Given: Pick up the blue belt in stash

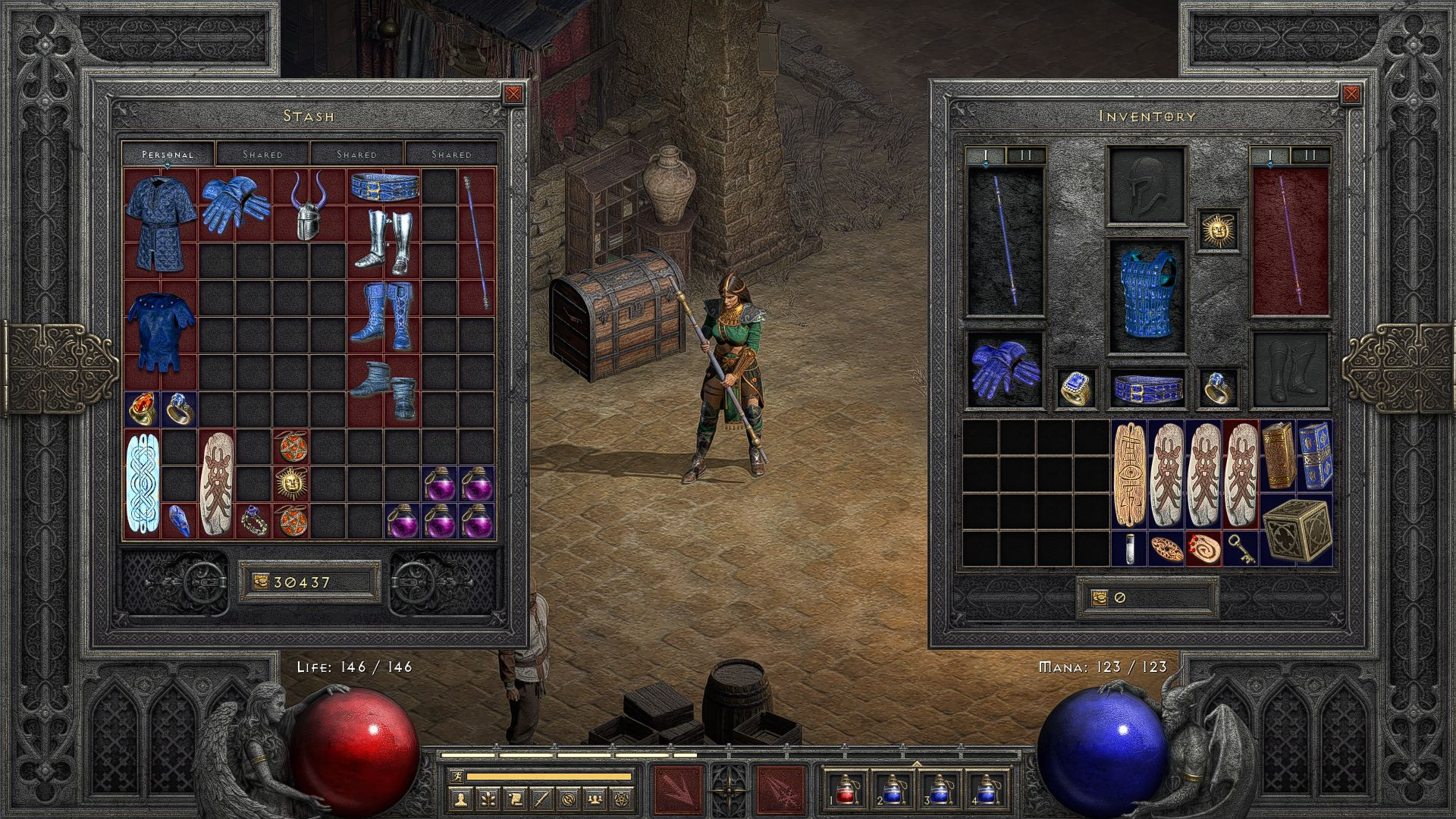Looking at the screenshot, I should (384, 186).
